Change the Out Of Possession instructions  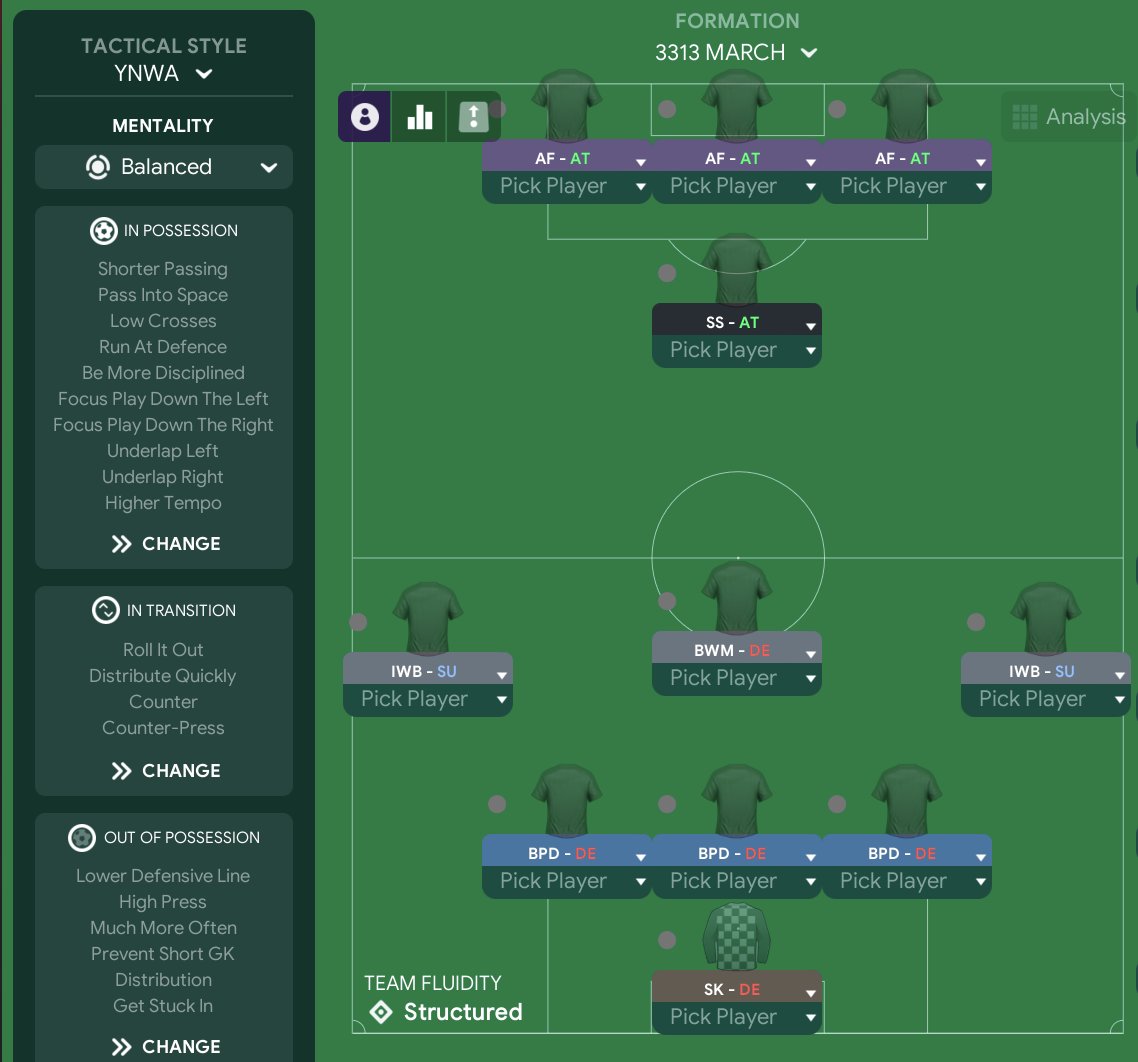164,1047
